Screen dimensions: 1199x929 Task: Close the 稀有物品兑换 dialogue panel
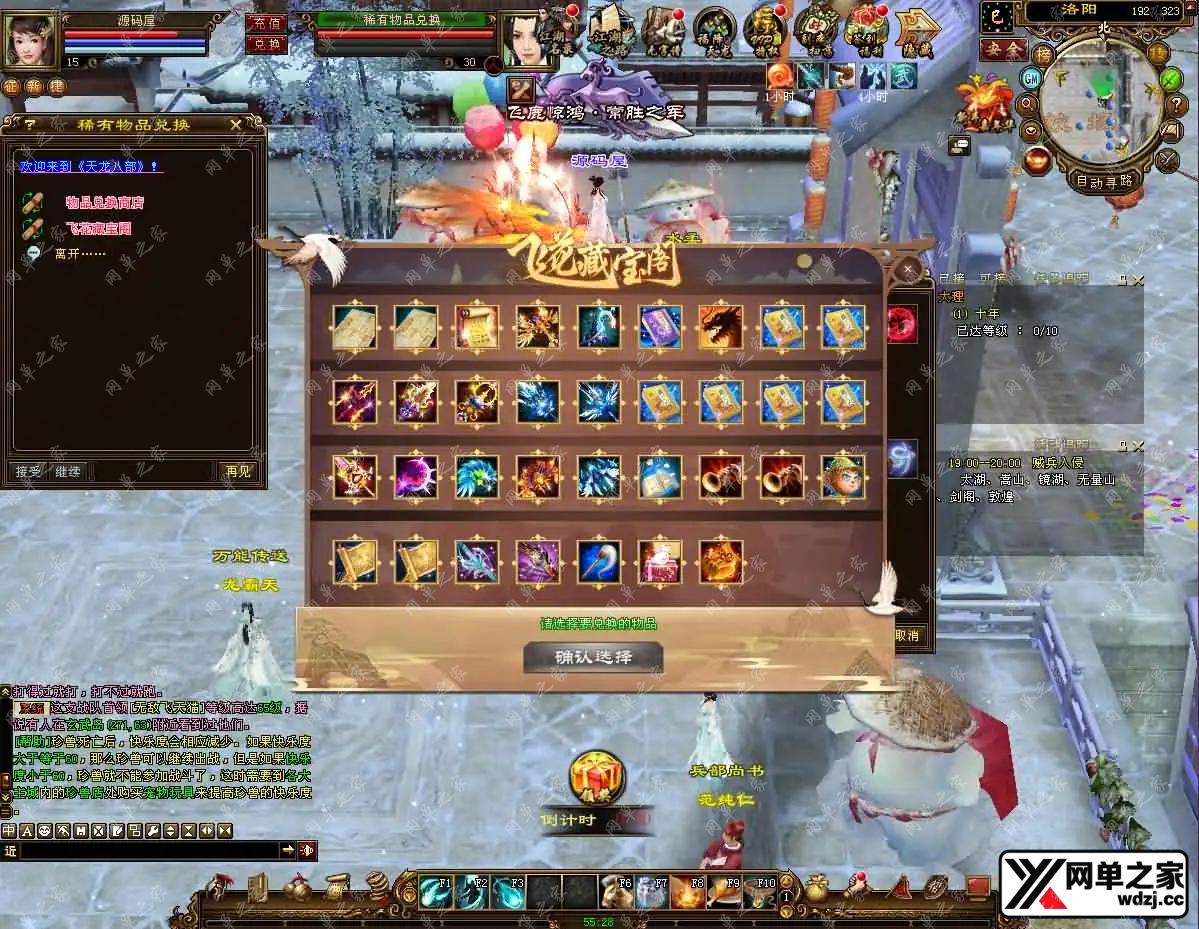click(236, 124)
